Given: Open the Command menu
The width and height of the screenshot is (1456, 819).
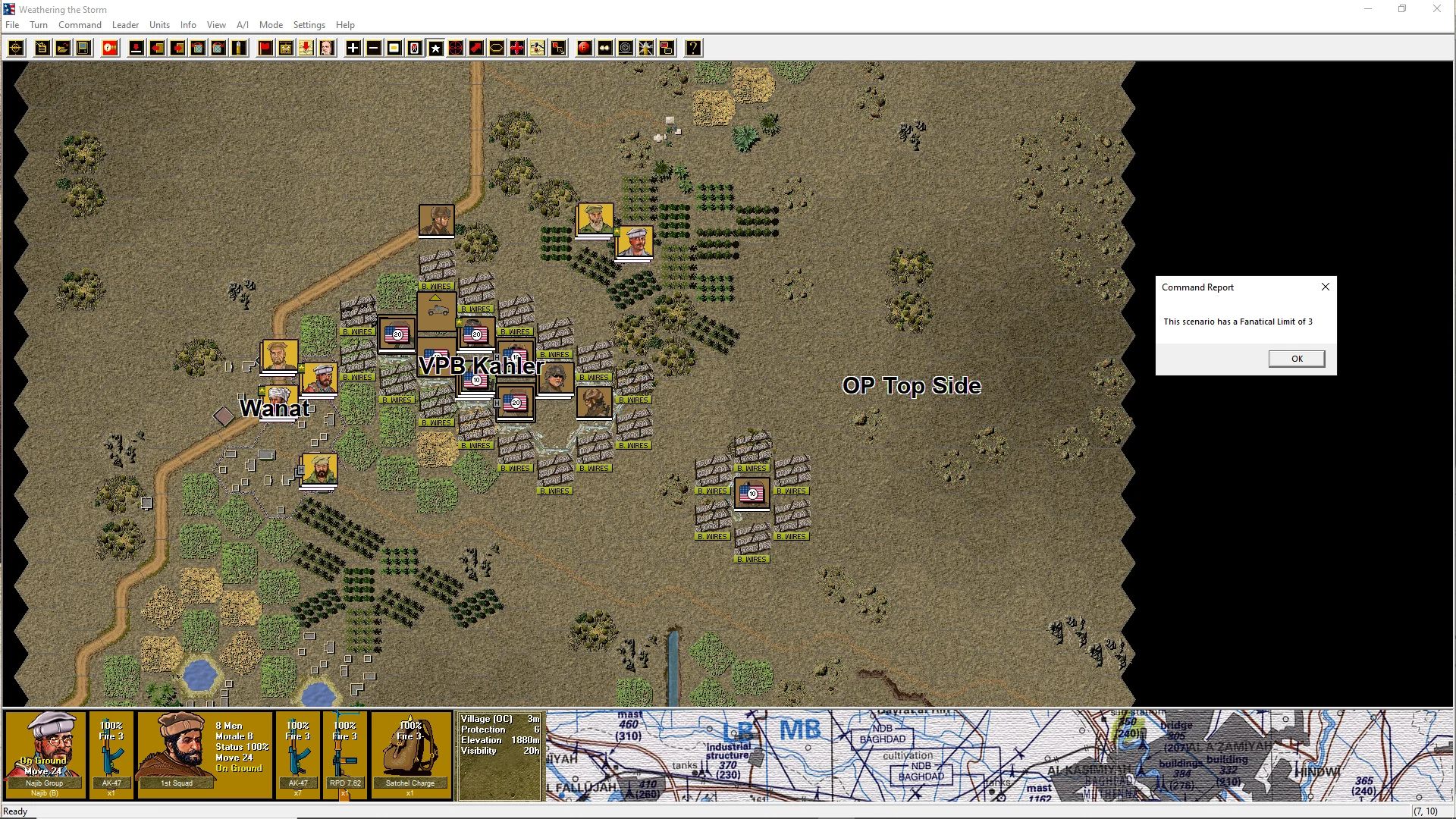Looking at the screenshot, I should pyautogui.click(x=80, y=25).
